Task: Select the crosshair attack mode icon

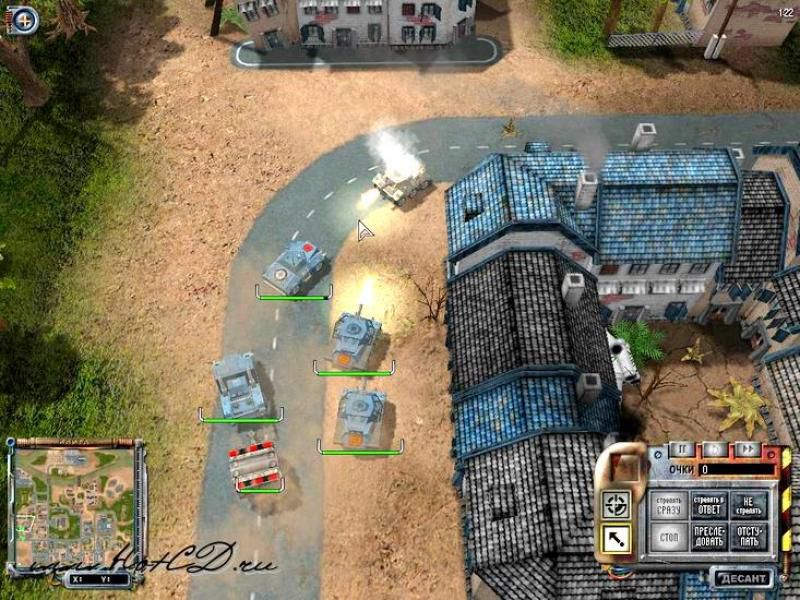Action: point(615,505)
